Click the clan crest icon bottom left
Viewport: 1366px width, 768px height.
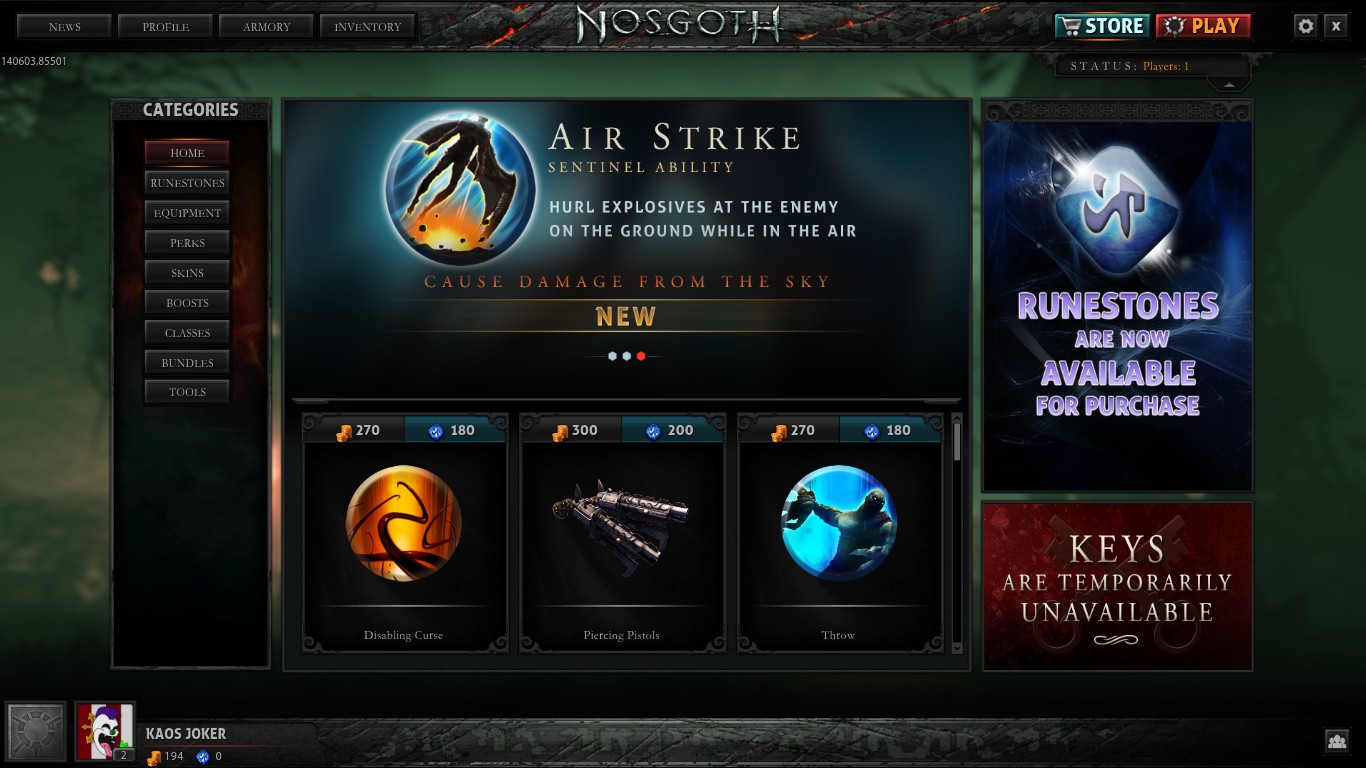point(36,731)
